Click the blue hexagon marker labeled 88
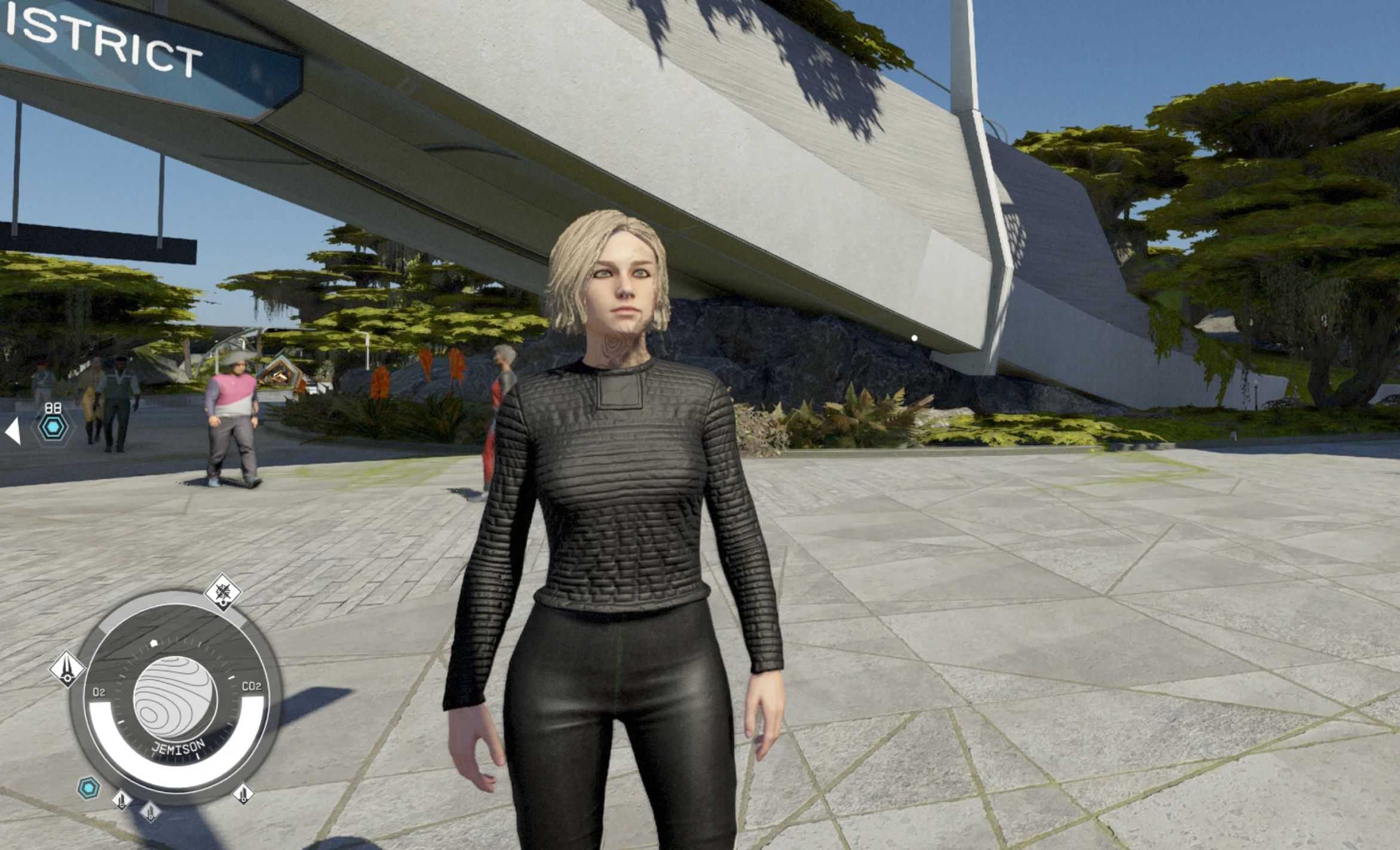The height and width of the screenshot is (850, 1400). (53, 427)
